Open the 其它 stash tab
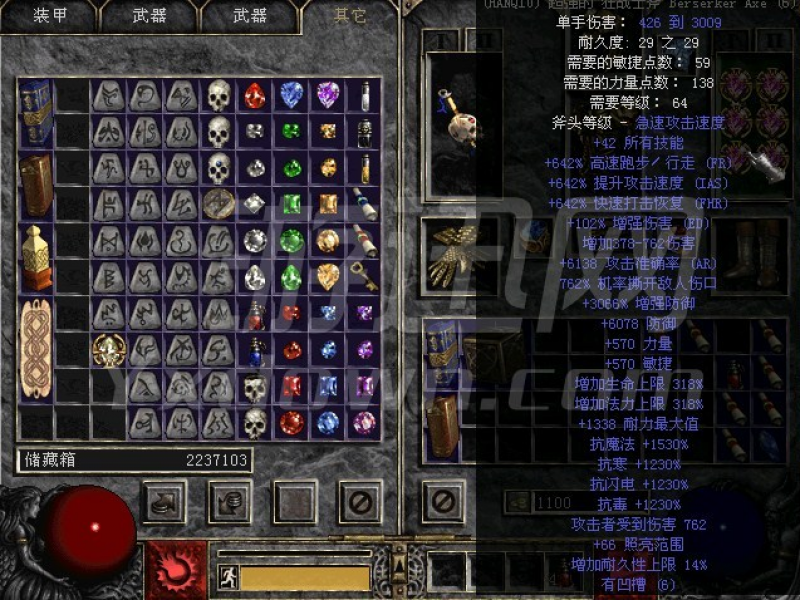Viewport: 800px width, 600px height. tap(350, 16)
